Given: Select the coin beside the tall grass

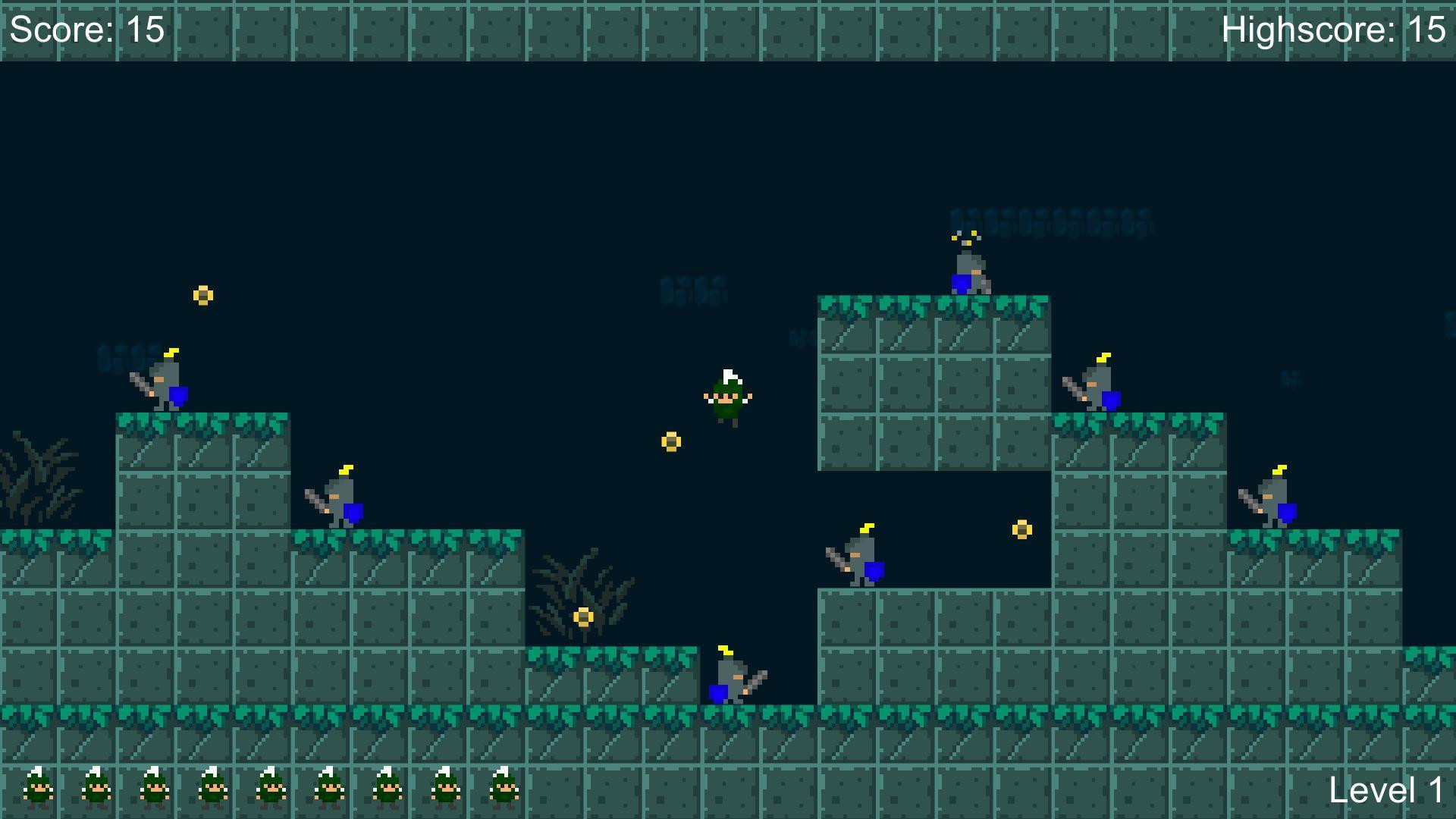Looking at the screenshot, I should tap(582, 618).
